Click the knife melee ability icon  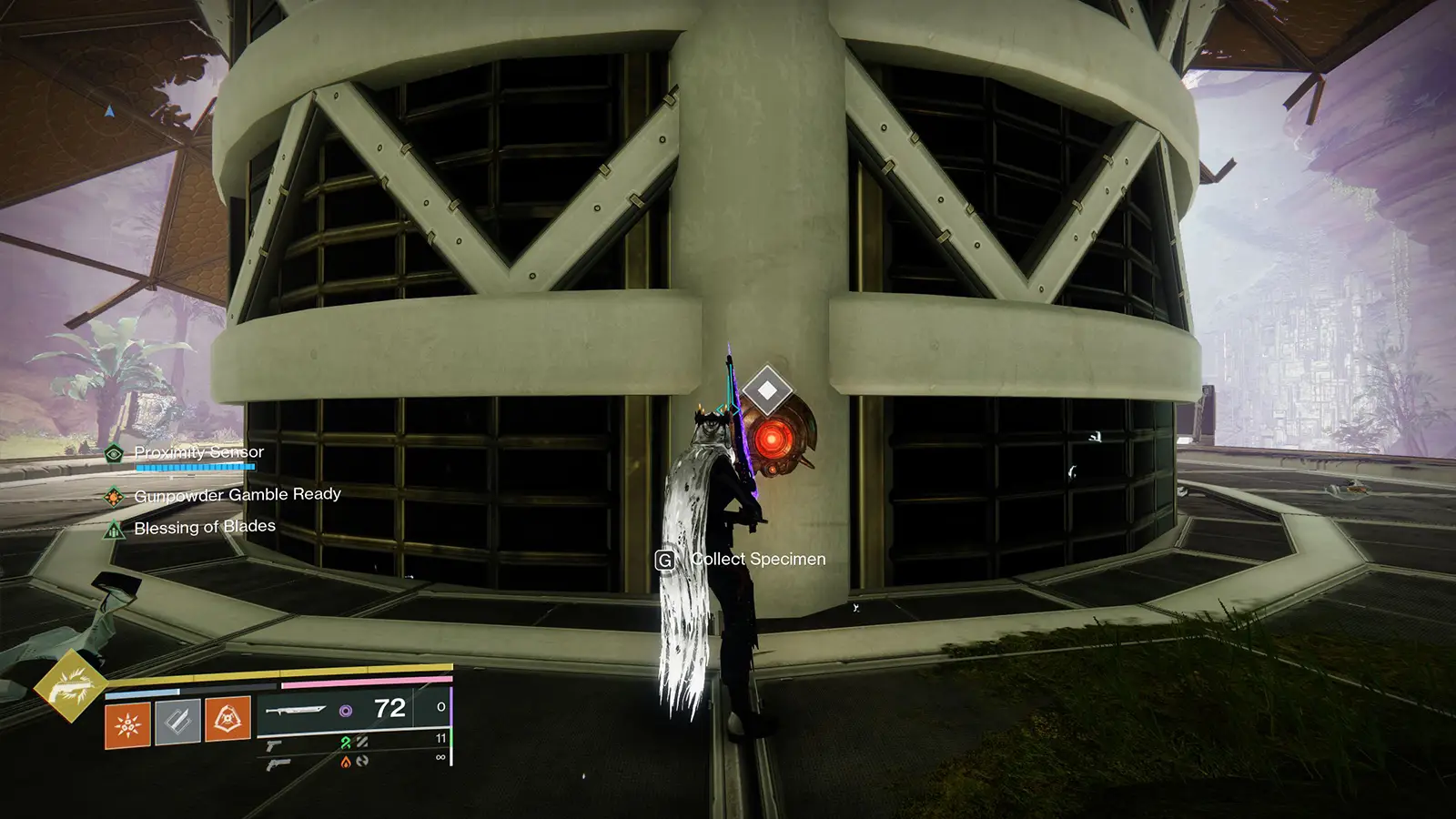tap(179, 720)
